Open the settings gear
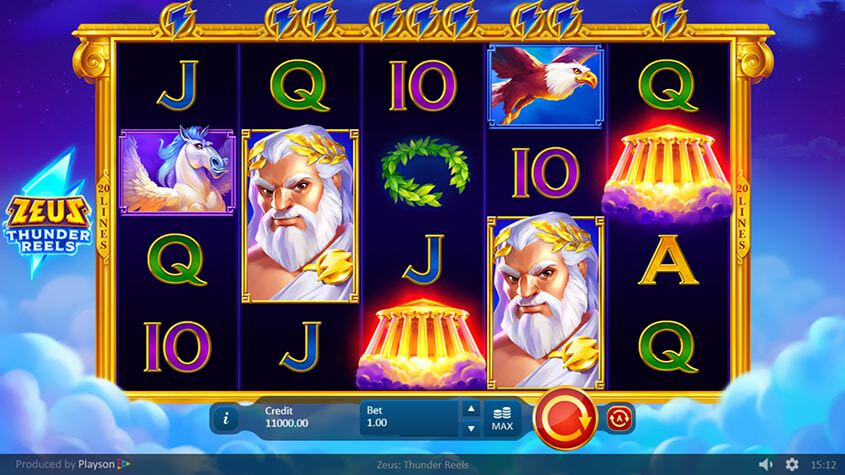The height and width of the screenshot is (475, 845). tap(792, 465)
